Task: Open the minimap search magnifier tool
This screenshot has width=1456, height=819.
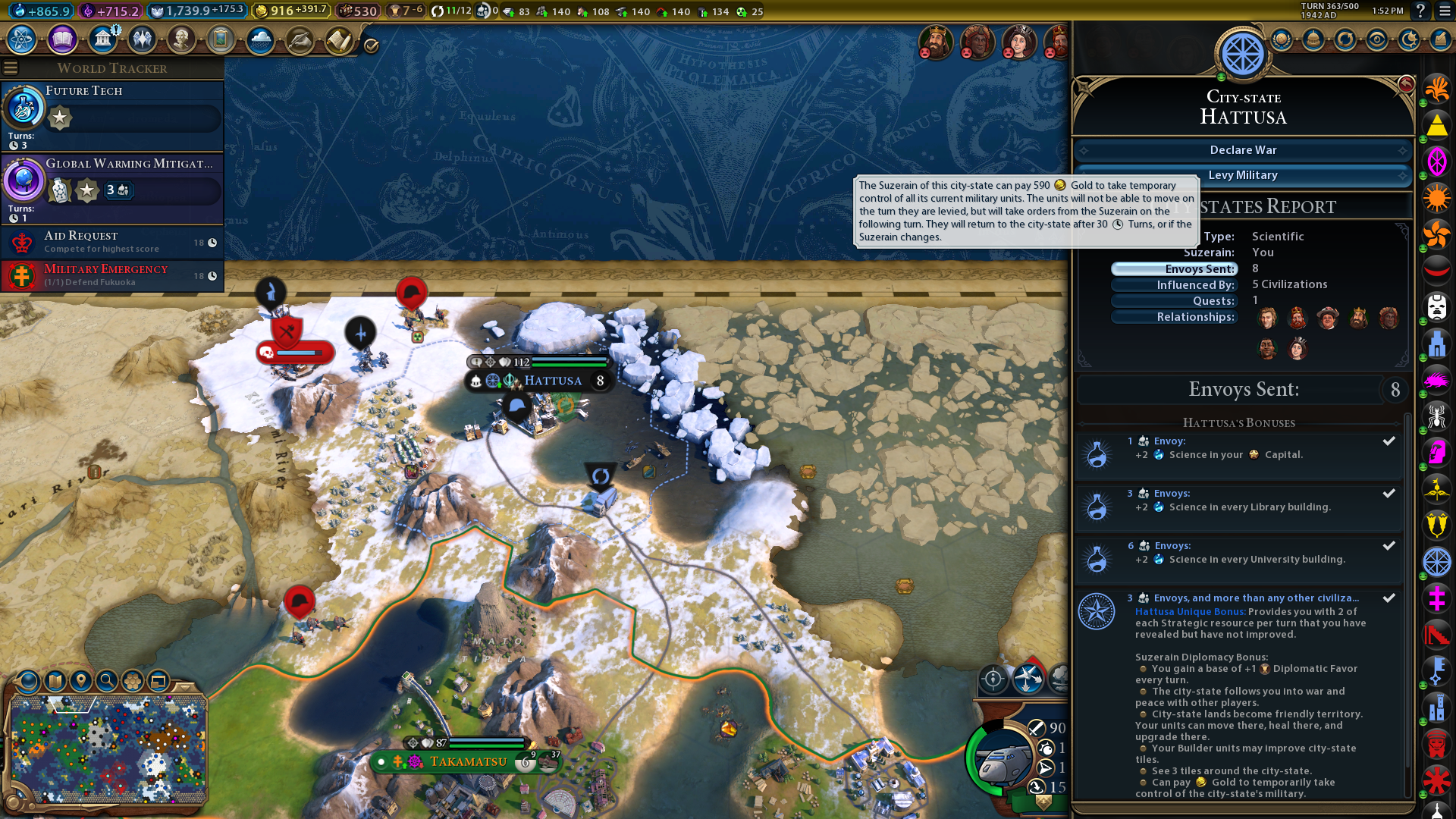Action: click(107, 680)
